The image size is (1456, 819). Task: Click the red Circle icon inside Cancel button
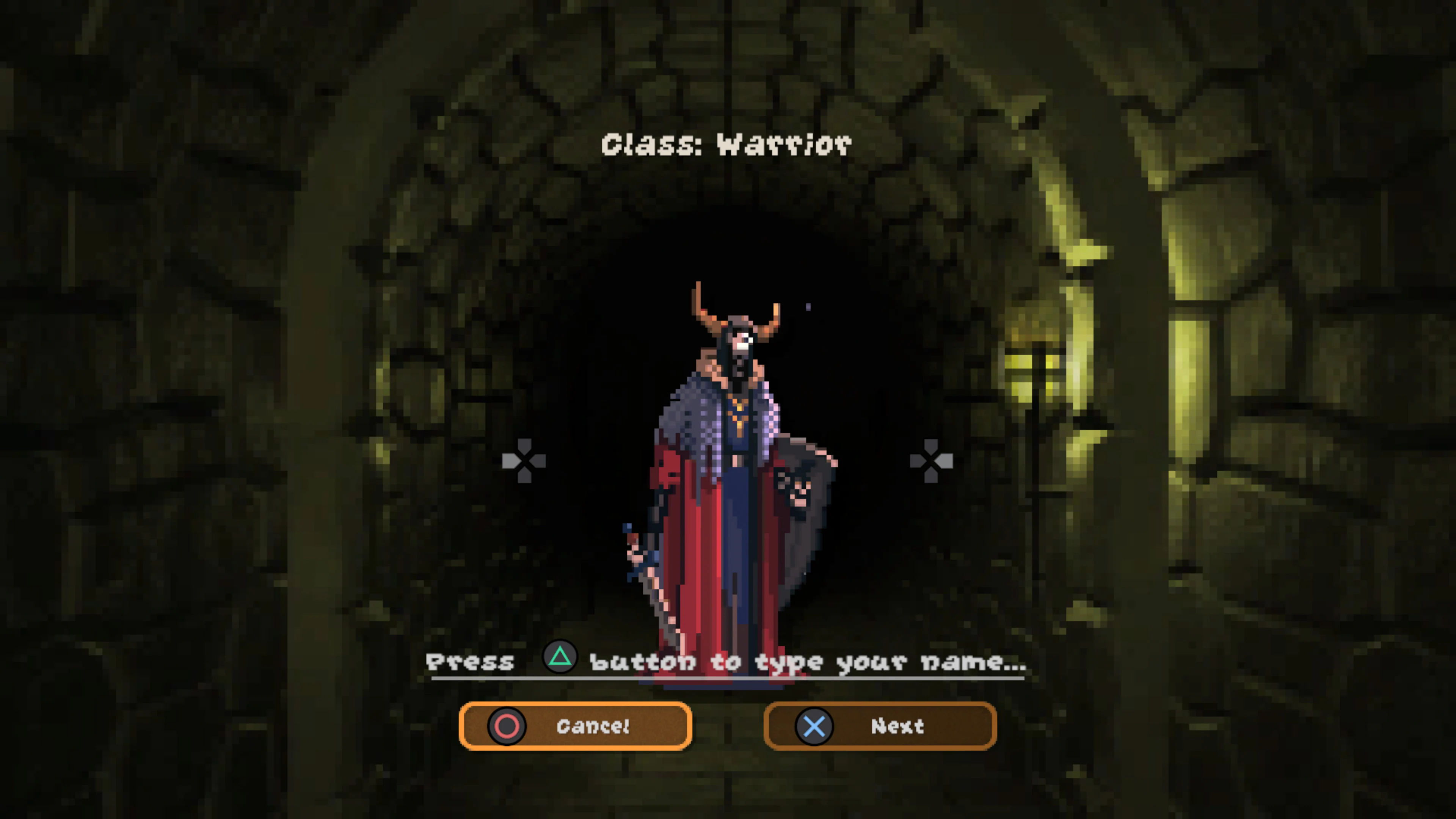point(507,727)
